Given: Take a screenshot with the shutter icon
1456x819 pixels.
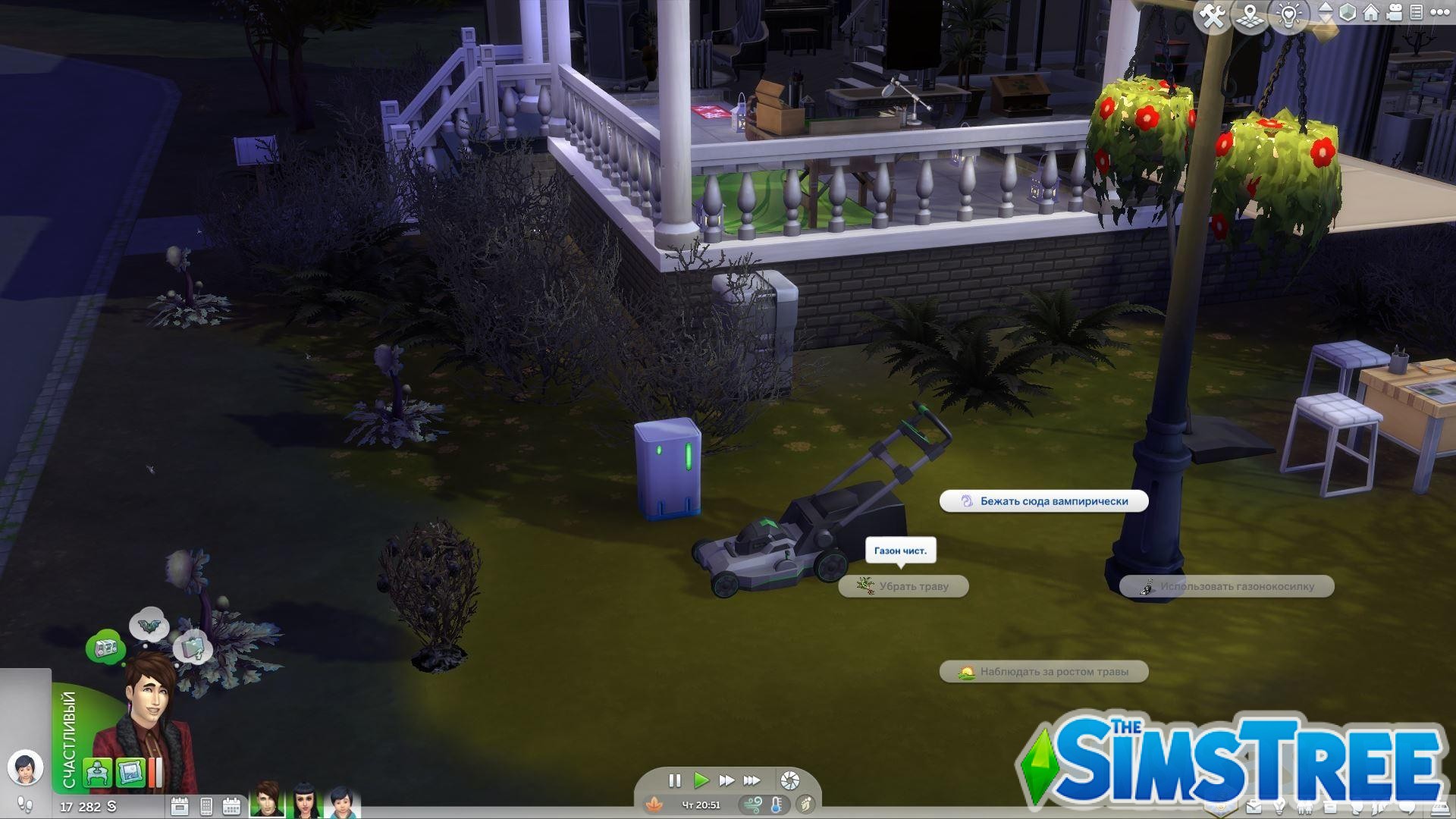Looking at the screenshot, I should click(789, 782).
